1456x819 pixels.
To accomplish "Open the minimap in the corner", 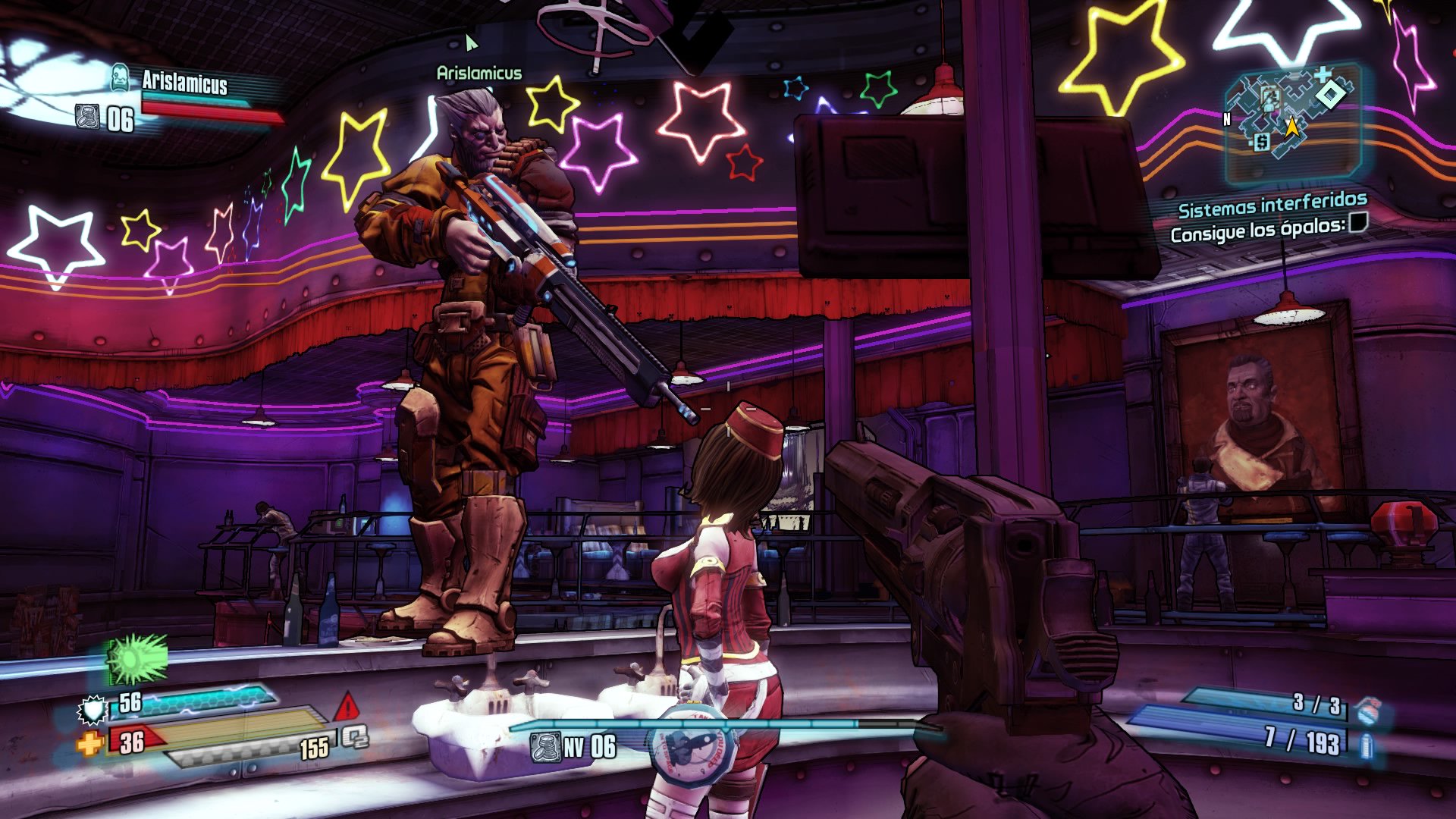I will [x=1293, y=121].
